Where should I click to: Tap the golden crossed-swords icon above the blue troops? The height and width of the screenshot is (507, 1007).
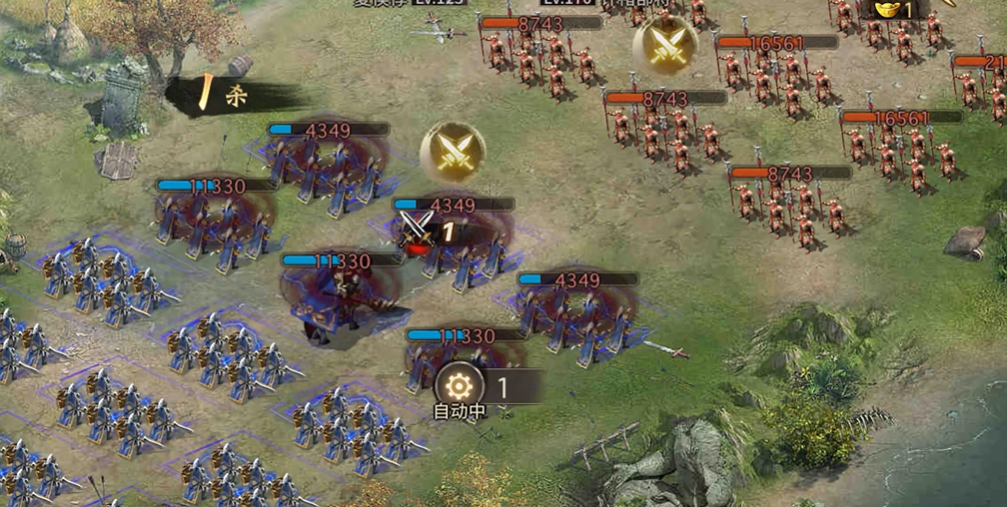click(x=452, y=152)
